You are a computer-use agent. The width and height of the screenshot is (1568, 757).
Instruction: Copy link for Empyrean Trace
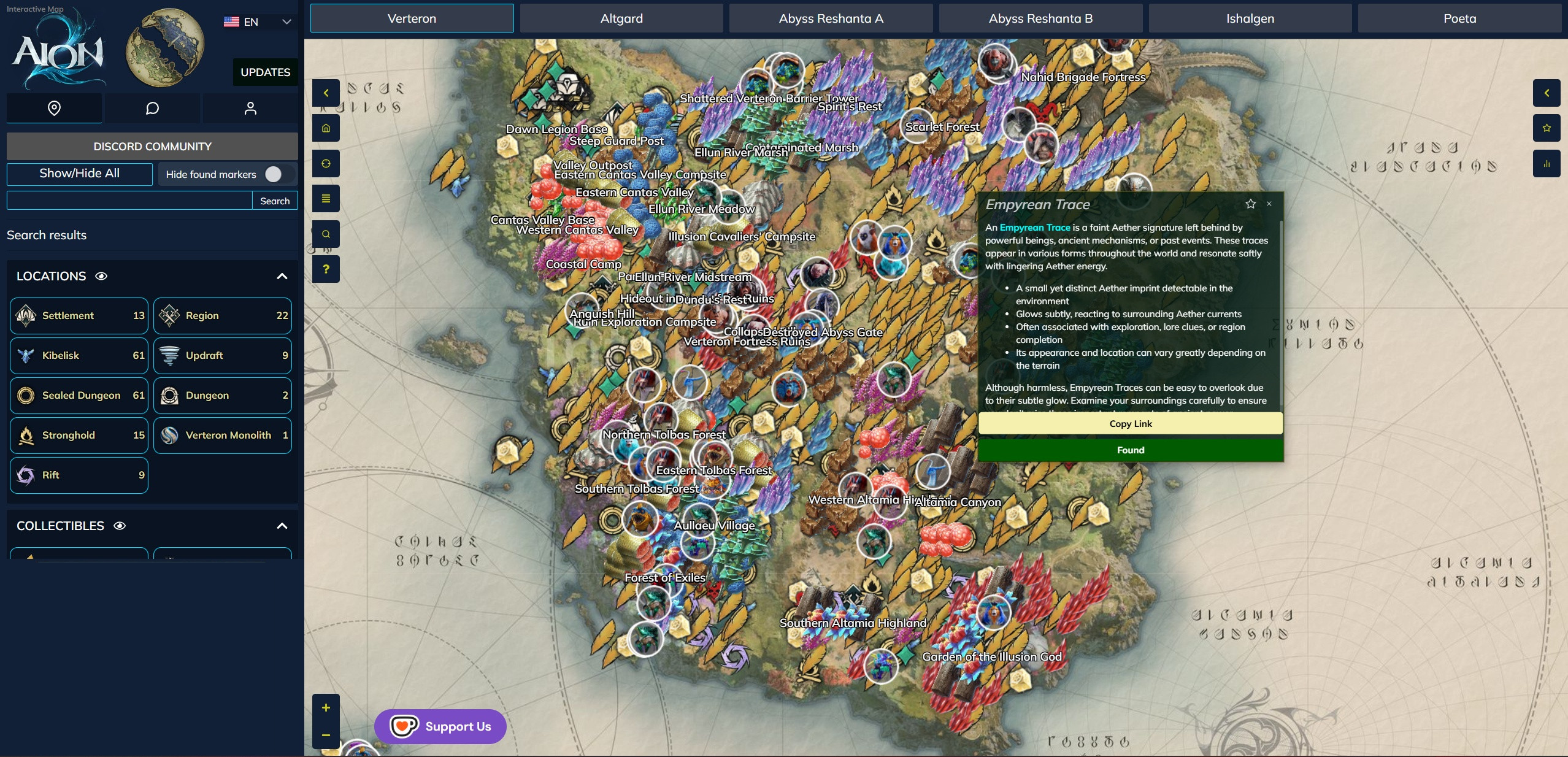tap(1130, 423)
